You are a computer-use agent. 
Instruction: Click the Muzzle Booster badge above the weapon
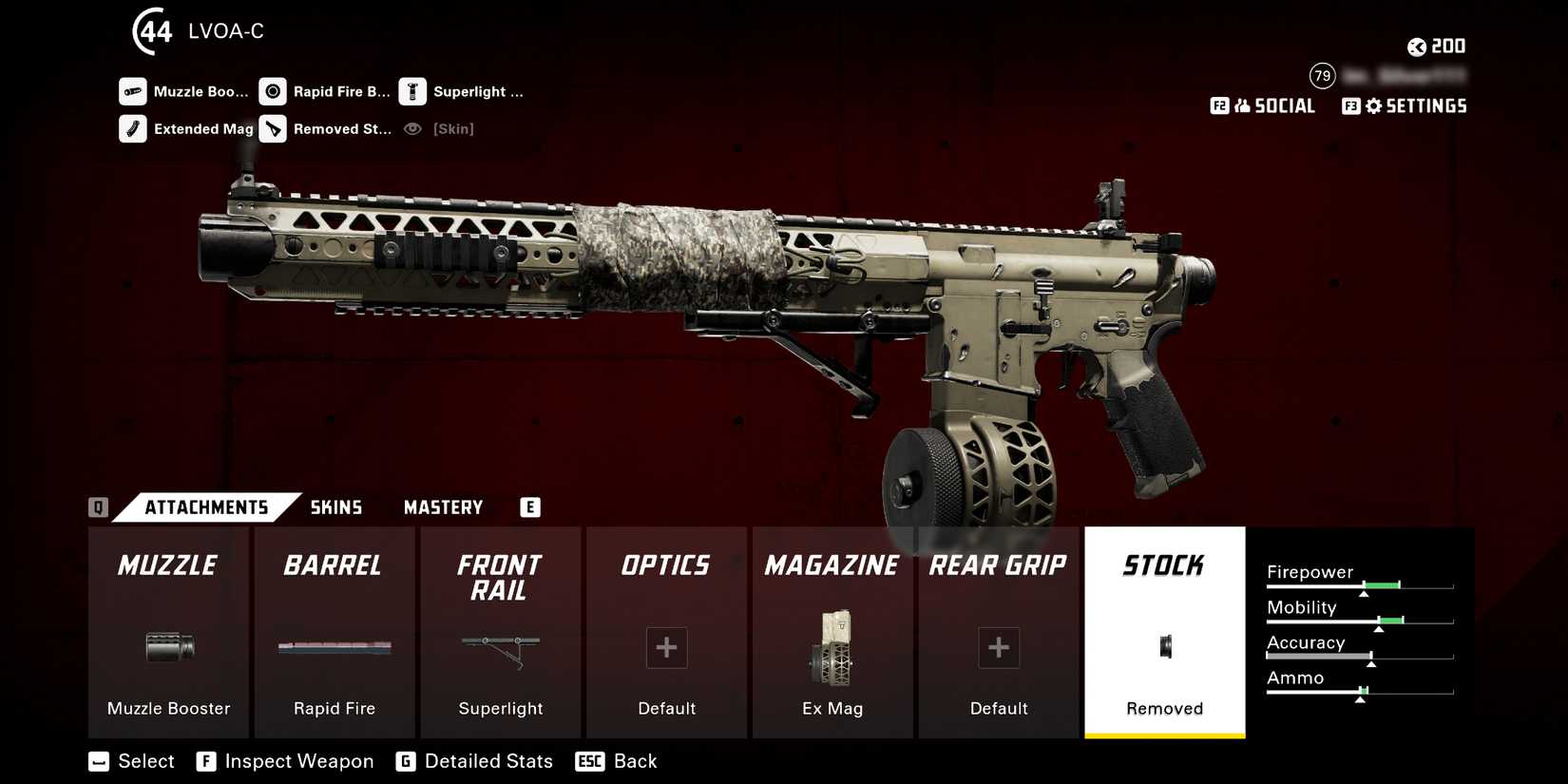click(x=186, y=91)
